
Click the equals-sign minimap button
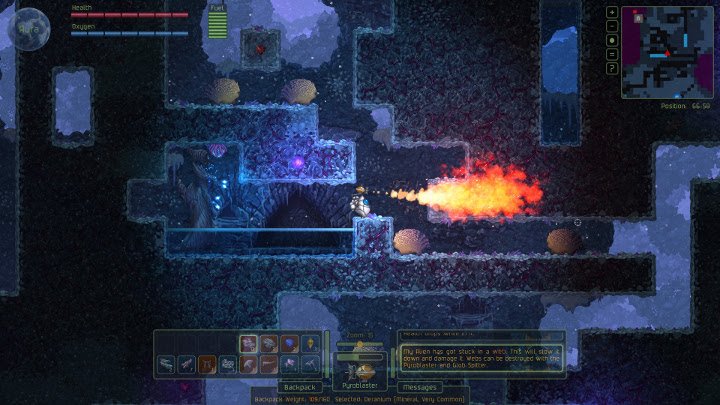[x=612, y=54]
